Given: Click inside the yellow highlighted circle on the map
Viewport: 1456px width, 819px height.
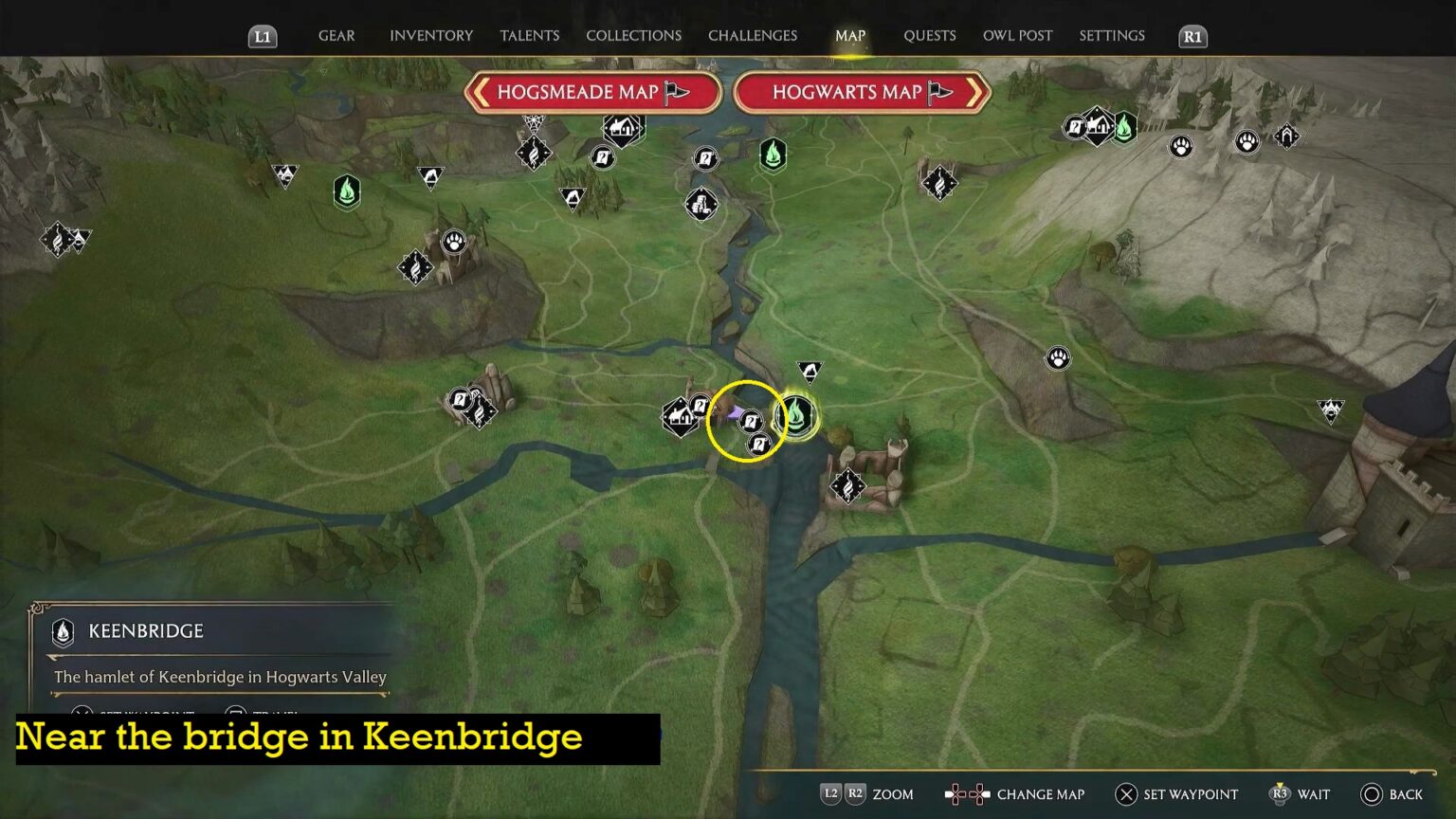Looking at the screenshot, I should pos(747,422).
